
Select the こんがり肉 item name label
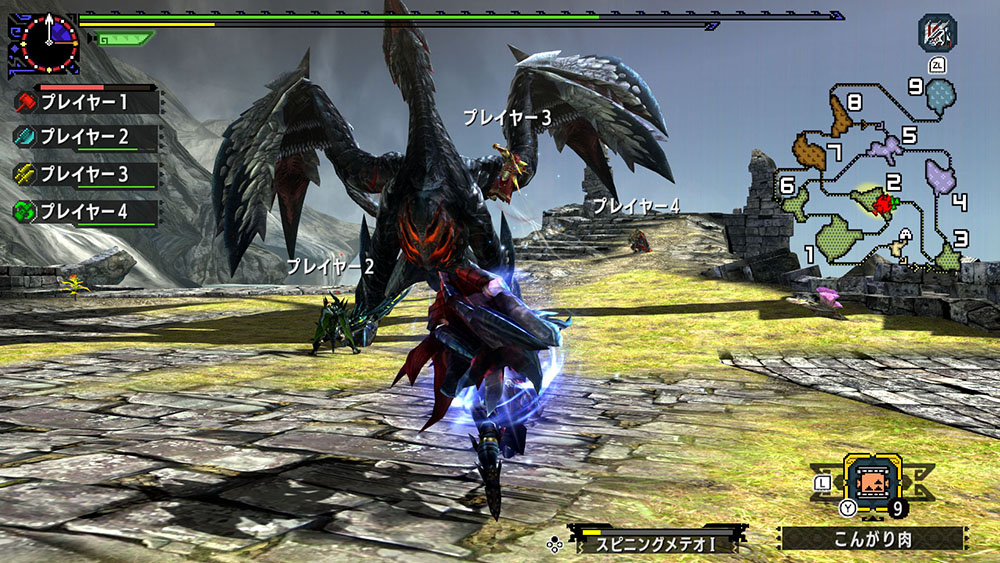[x=872, y=539]
